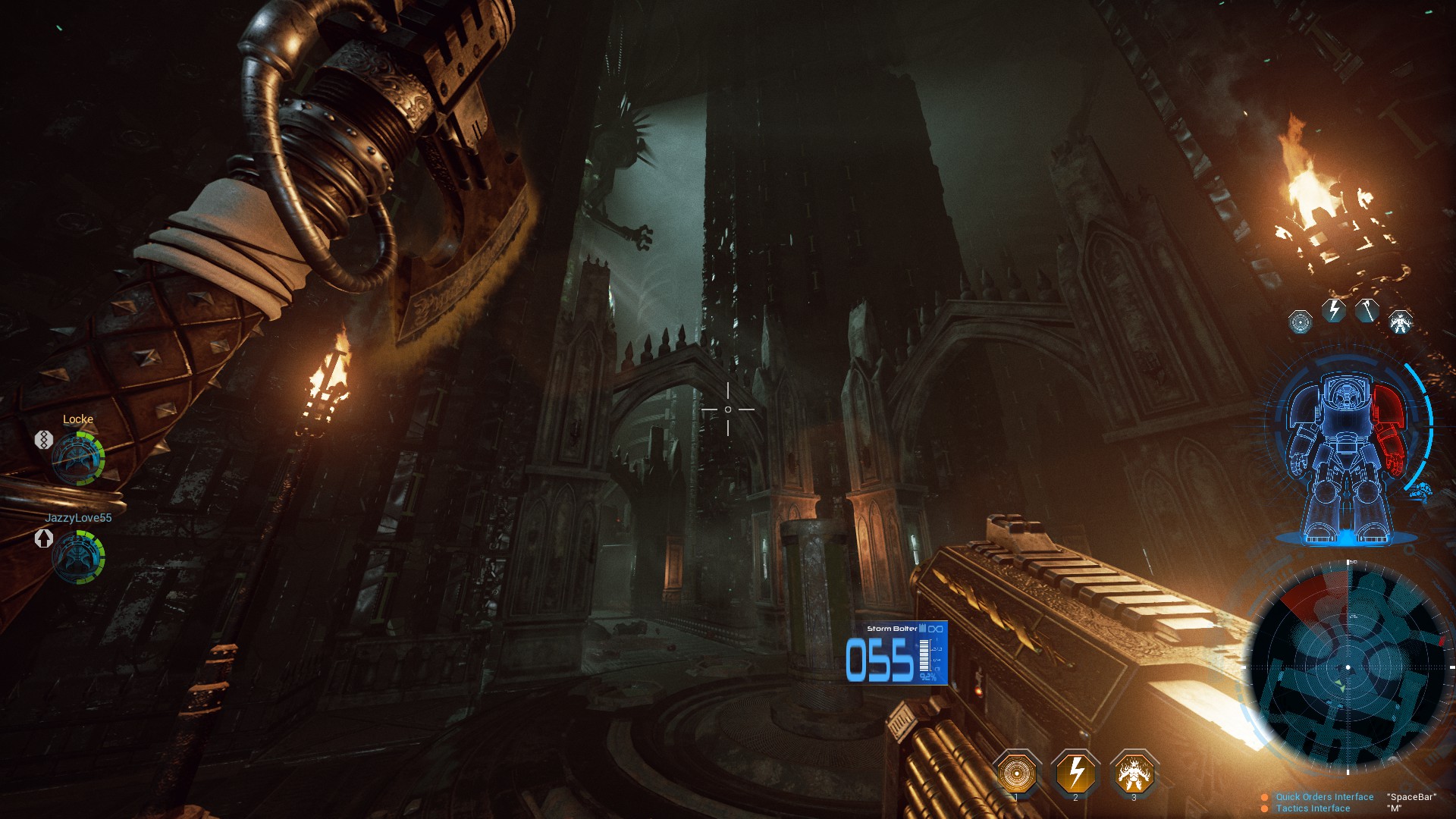Image resolution: width=1456 pixels, height=819 pixels.
Task: Activate the concentric rings ability in slot 1
Action: point(1016,773)
